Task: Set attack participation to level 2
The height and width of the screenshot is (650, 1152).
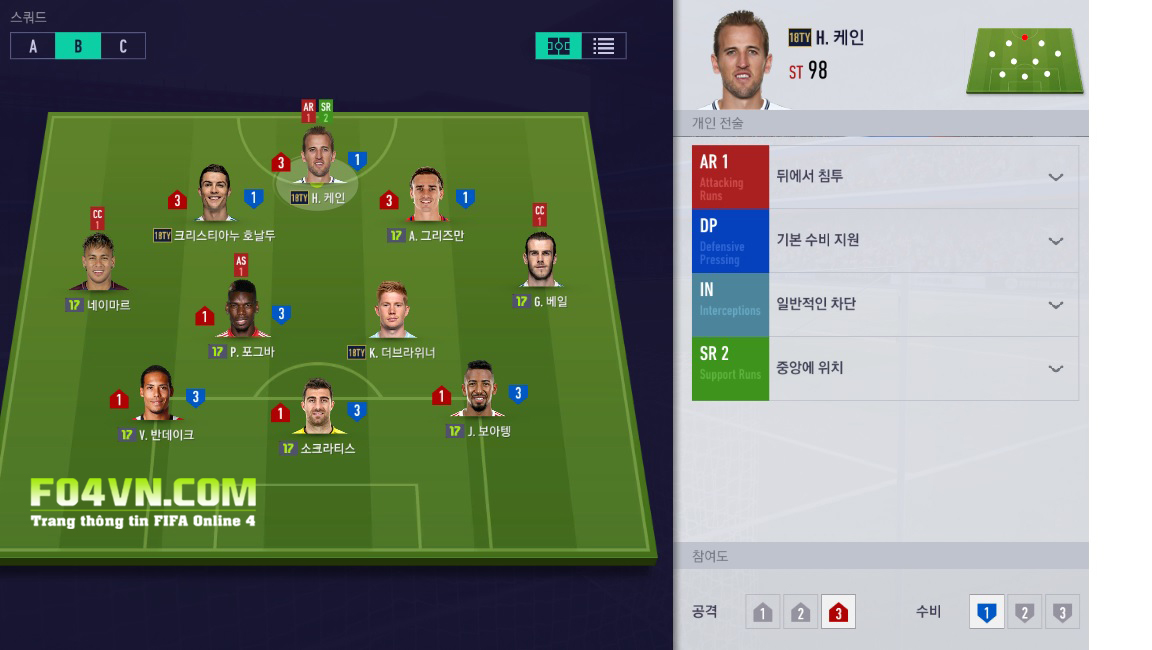Action: tap(800, 612)
